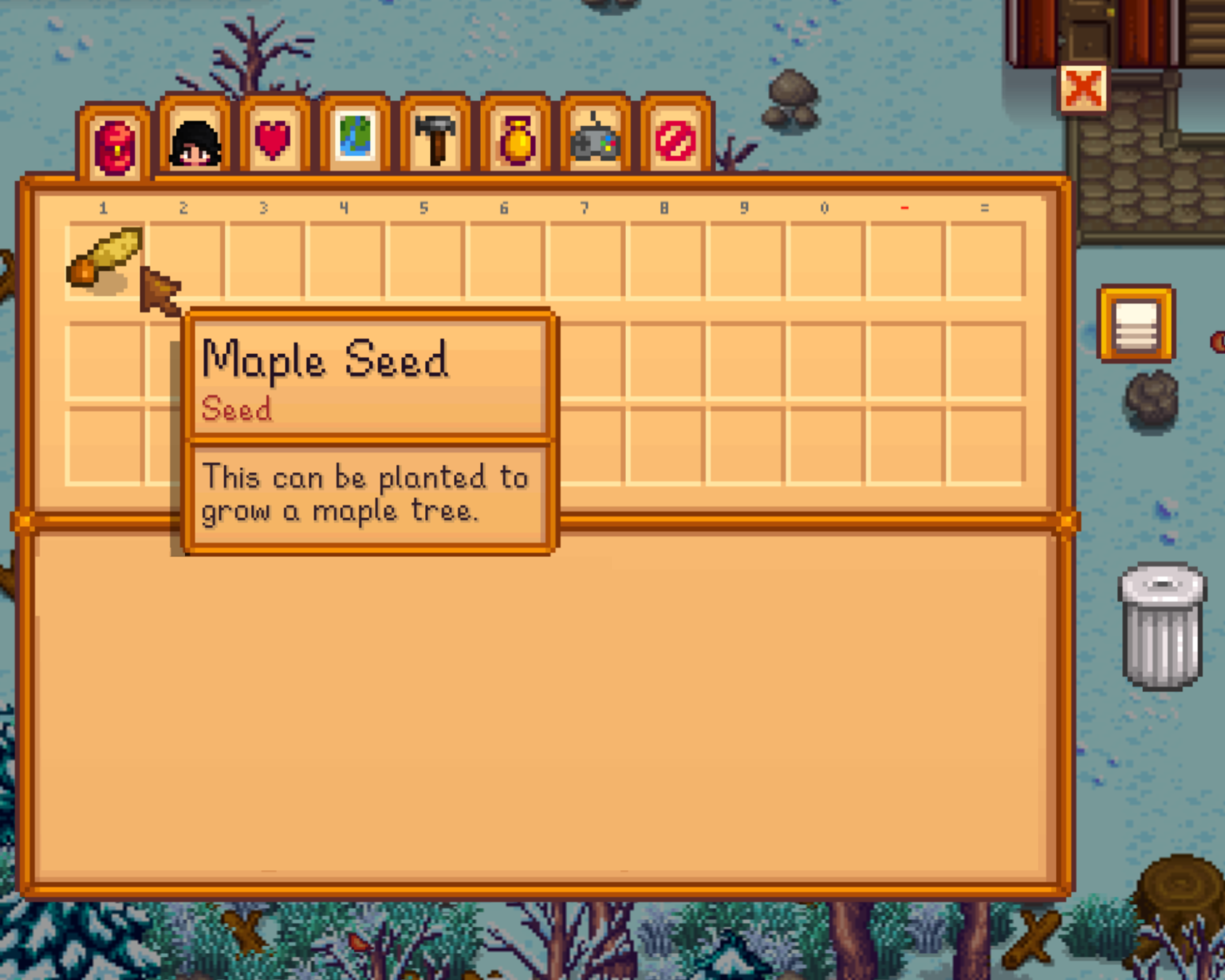Screen dimensions: 1225x980
Task: Open the Crafting tab with the hammer icon
Action: (436, 140)
